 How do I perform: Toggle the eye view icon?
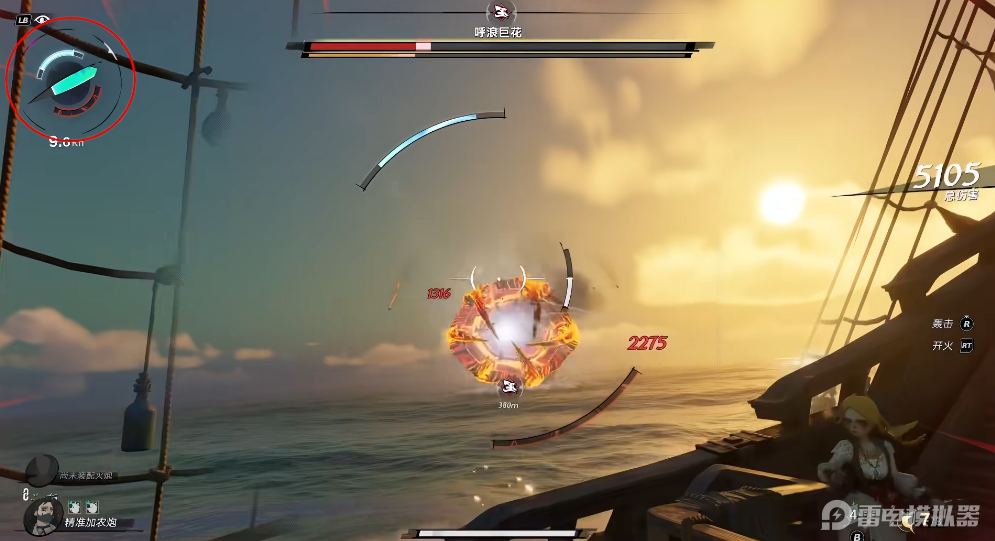pyautogui.click(x=42, y=19)
